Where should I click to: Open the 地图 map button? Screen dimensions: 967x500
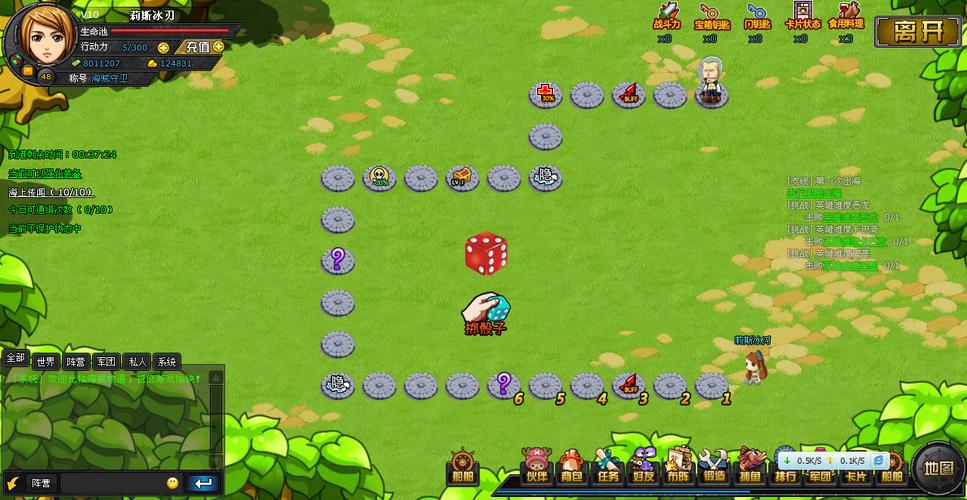tap(939, 467)
